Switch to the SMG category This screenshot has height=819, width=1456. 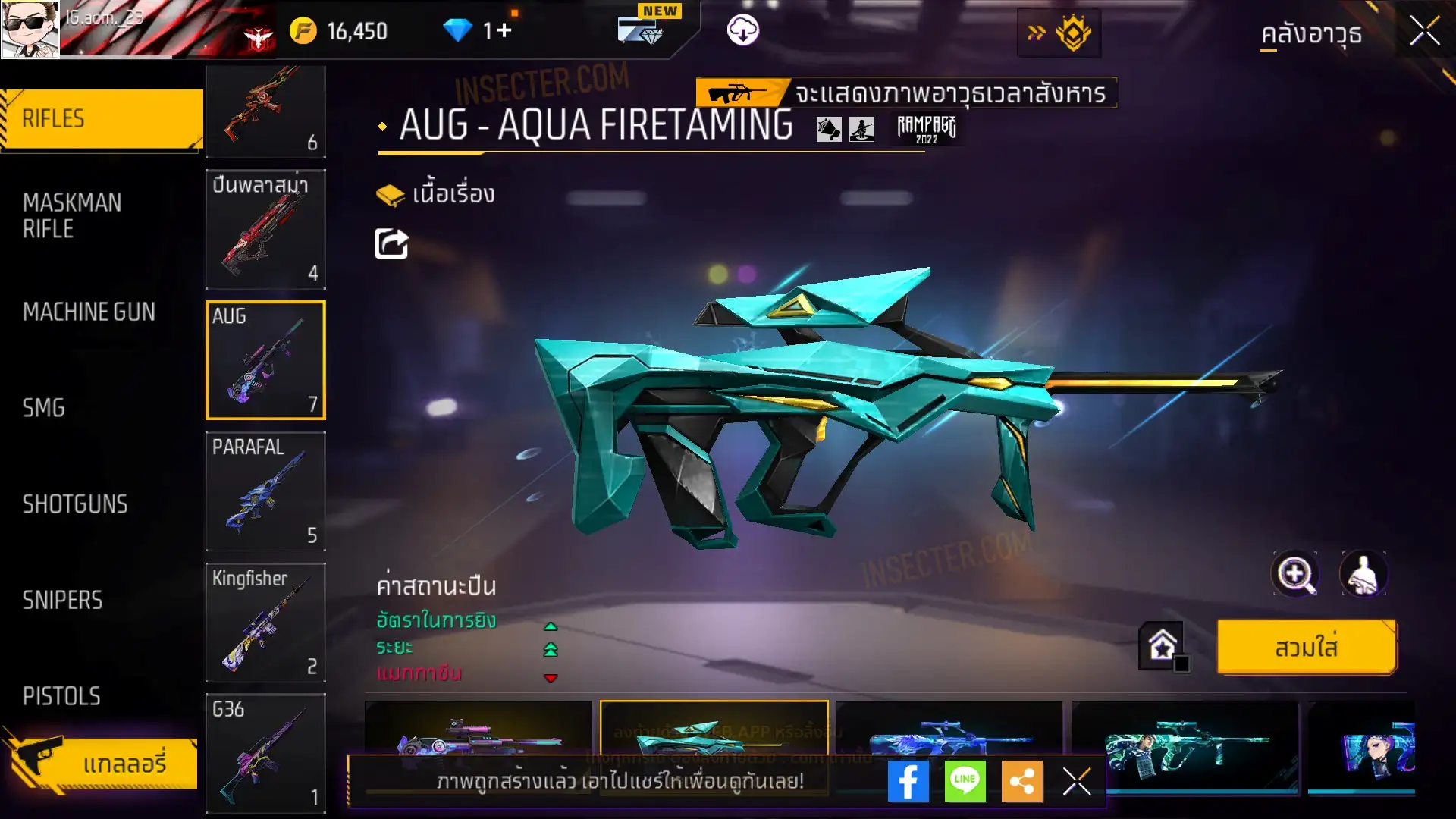[x=44, y=408]
